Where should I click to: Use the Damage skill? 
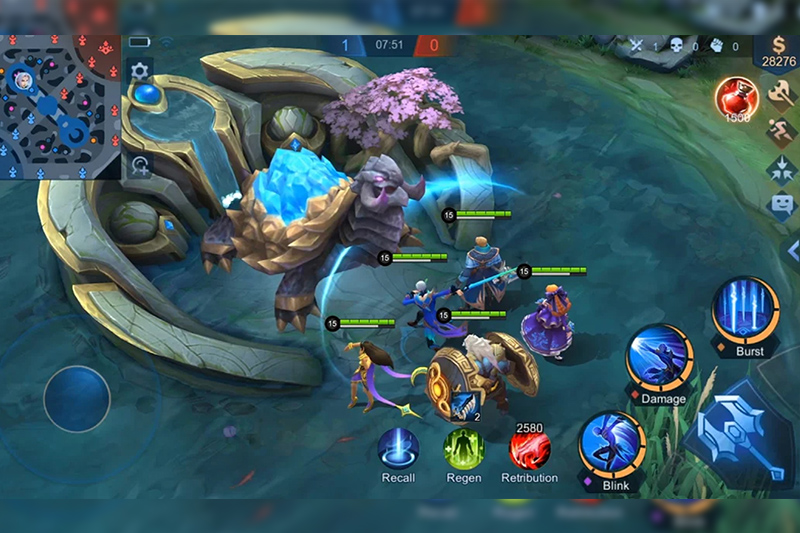[661, 358]
